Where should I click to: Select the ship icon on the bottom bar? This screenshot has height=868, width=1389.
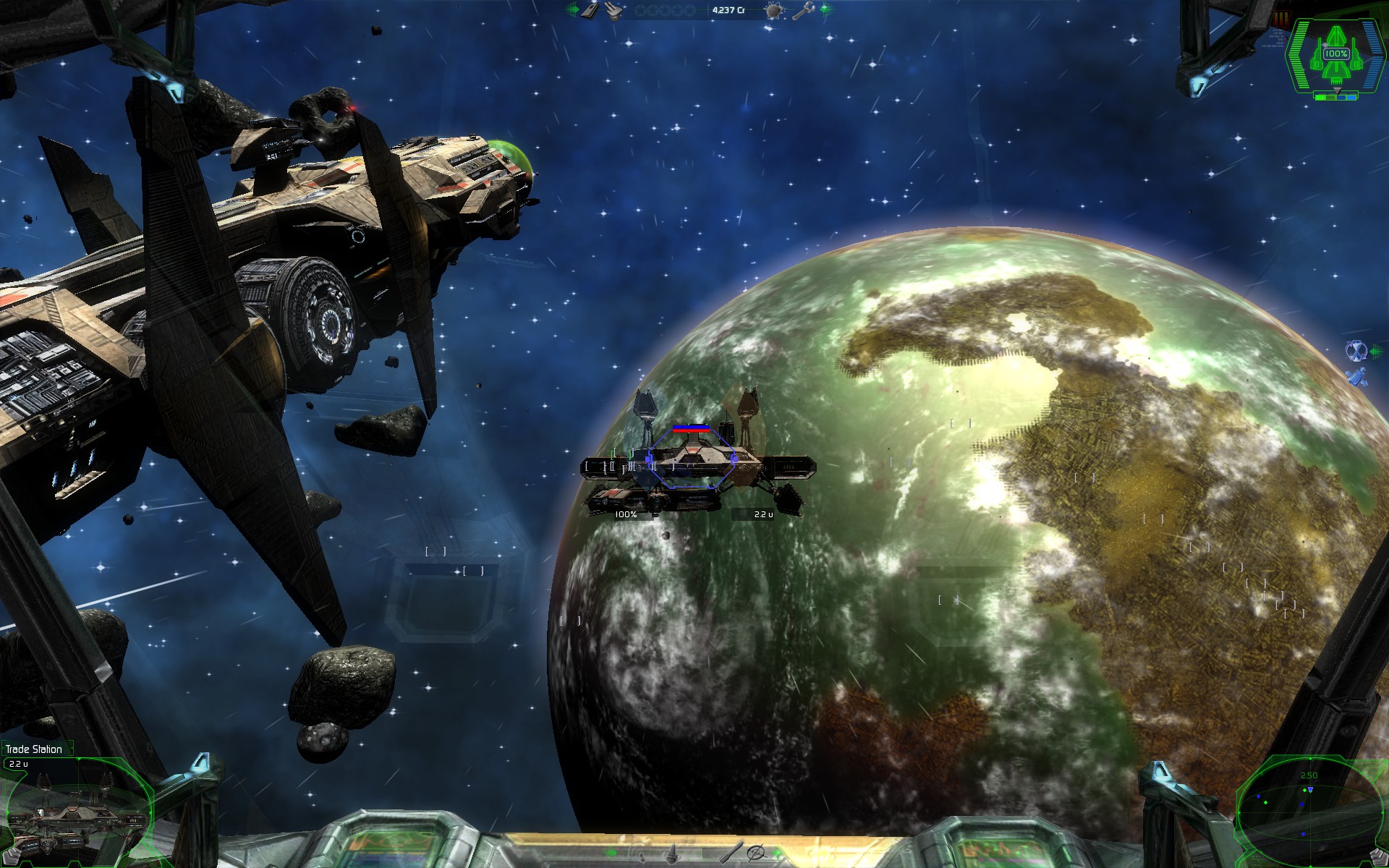point(673,854)
